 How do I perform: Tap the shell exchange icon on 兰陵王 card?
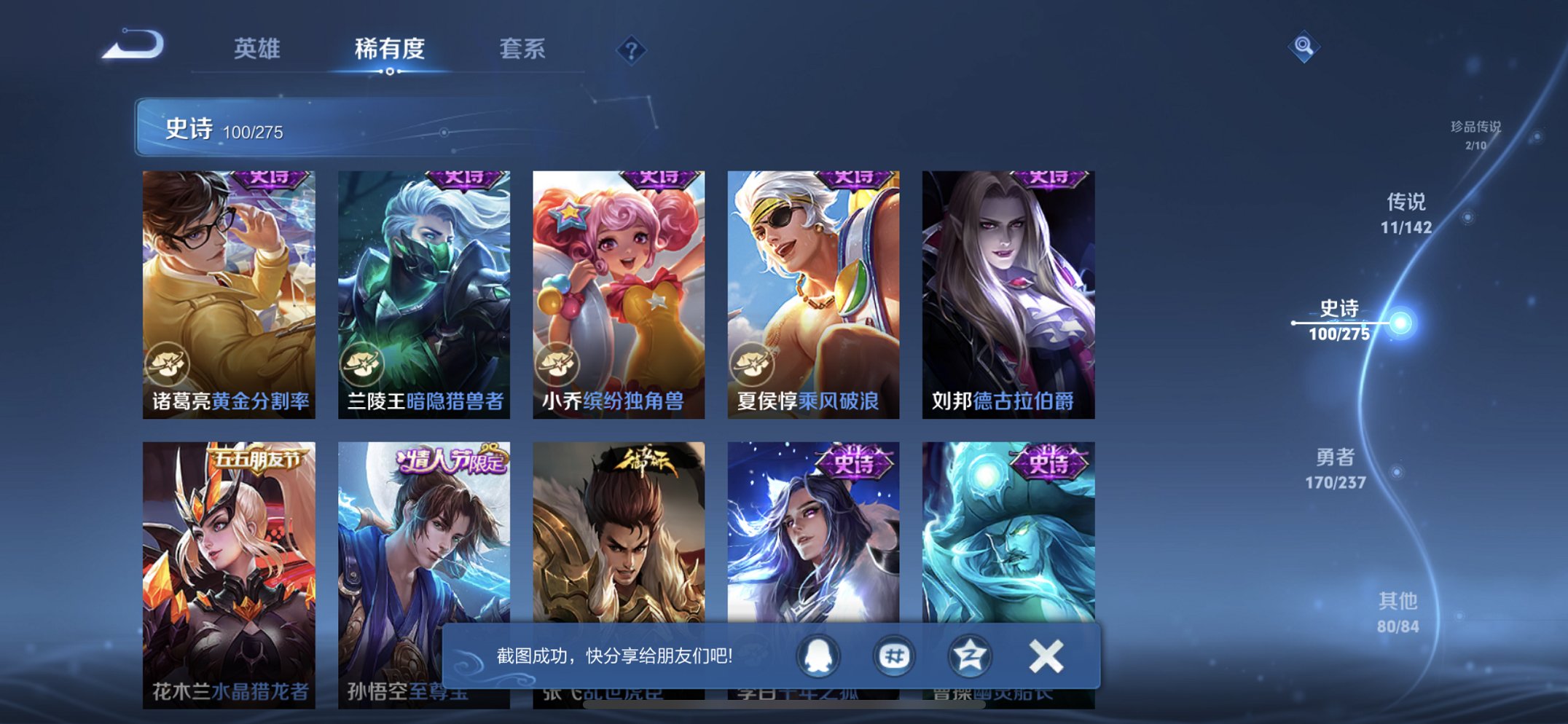pyautogui.click(x=362, y=364)
